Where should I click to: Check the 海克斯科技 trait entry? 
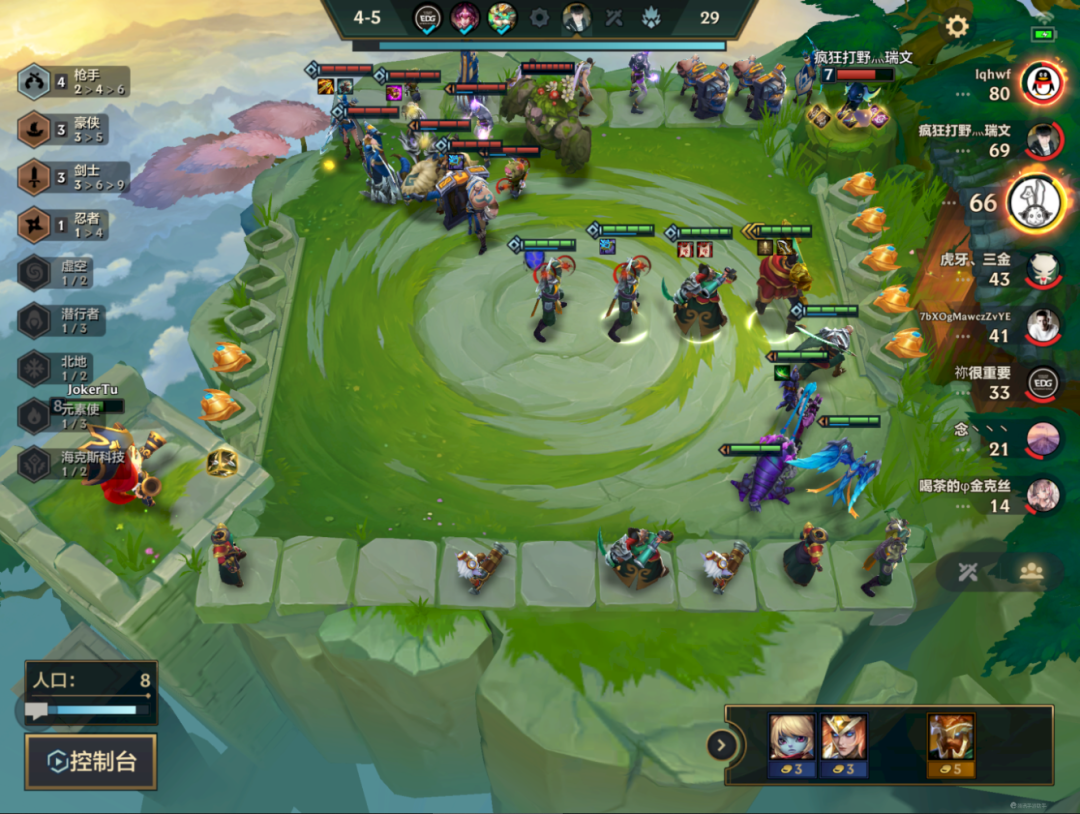(74, 464)
